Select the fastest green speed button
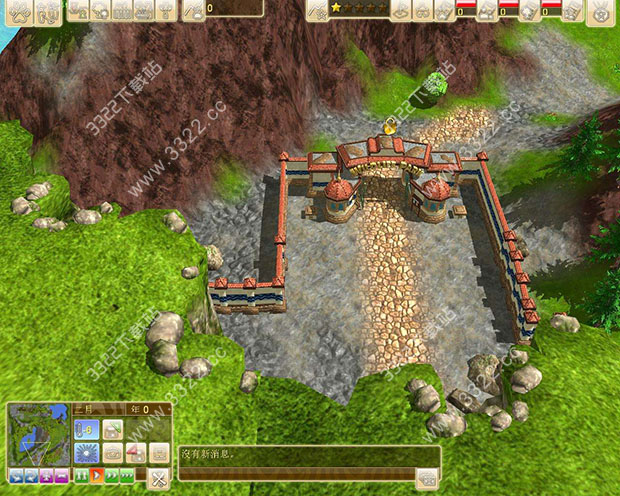The image size is (620, 496). tap(127, 474)
